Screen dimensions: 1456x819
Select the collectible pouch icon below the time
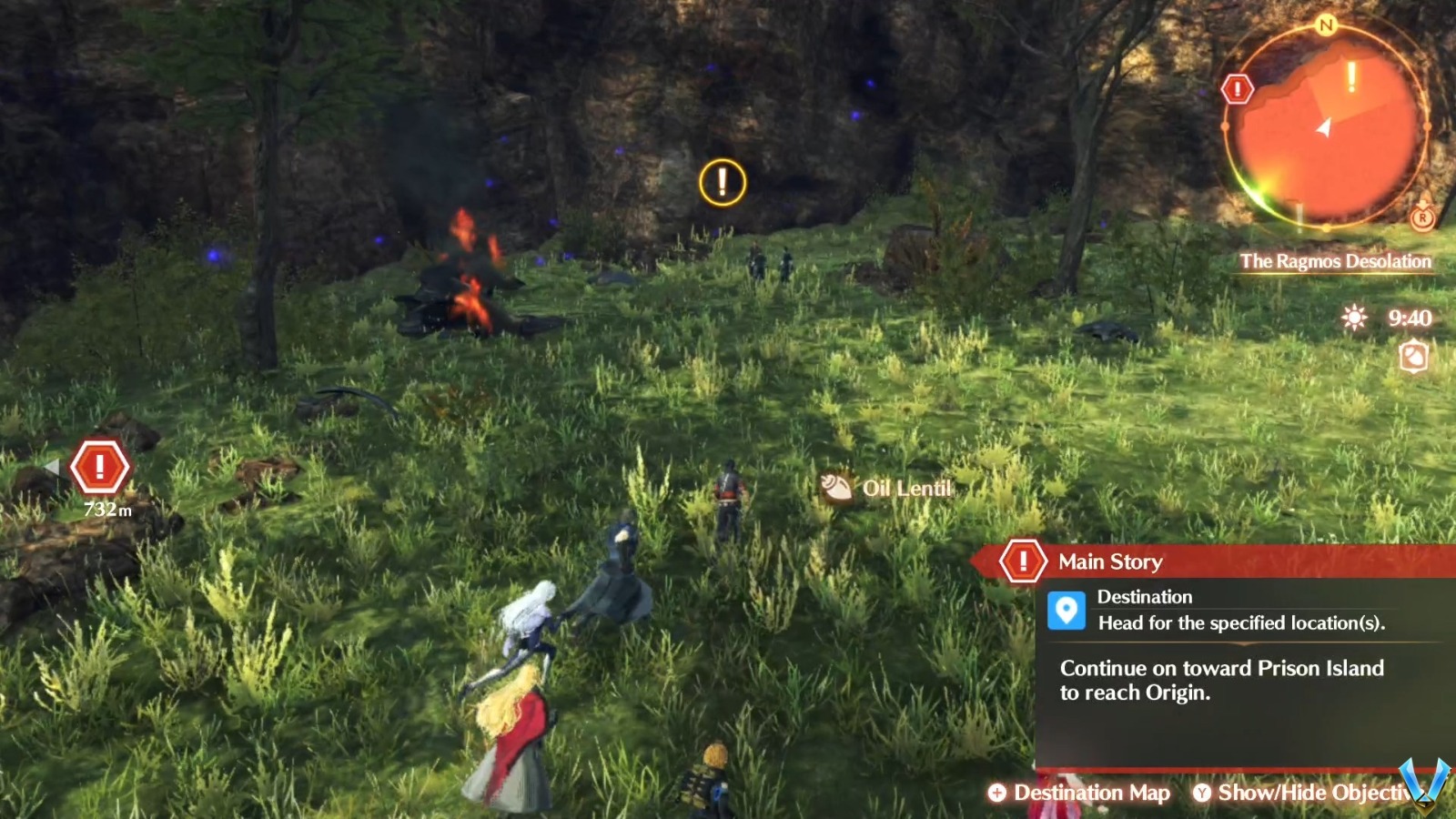tap(1413, 357)
